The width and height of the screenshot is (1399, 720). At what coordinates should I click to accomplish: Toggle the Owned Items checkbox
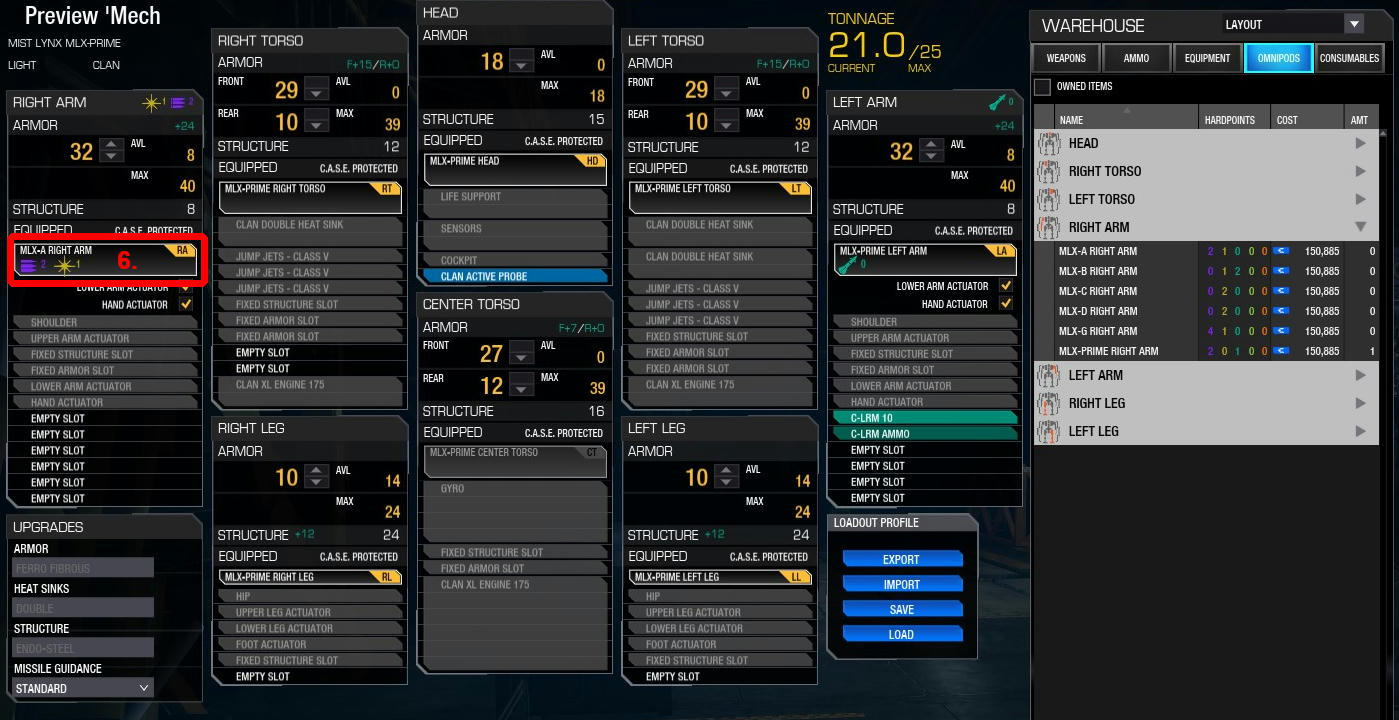pos(1042,87)
